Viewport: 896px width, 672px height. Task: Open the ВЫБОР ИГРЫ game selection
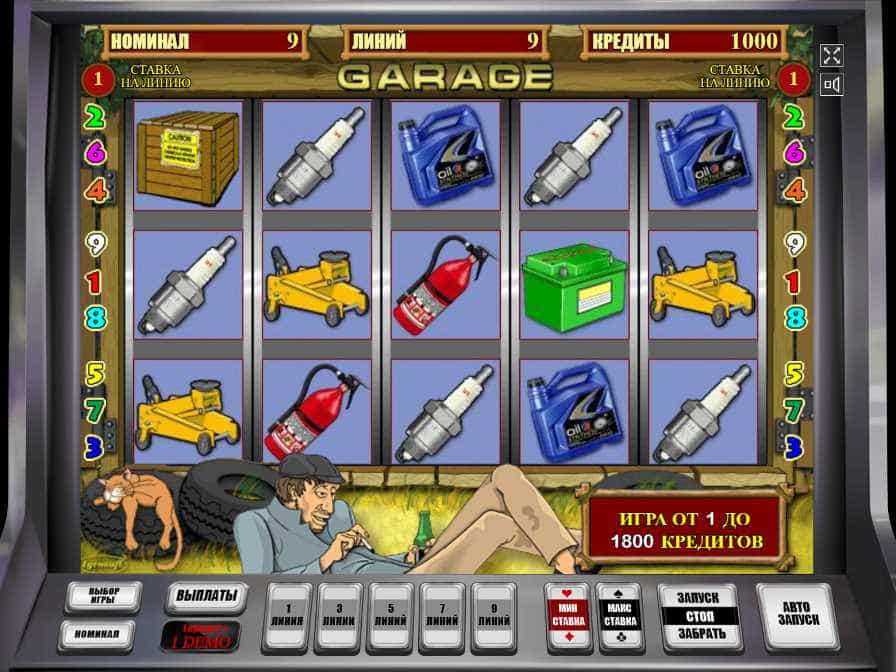103,597
